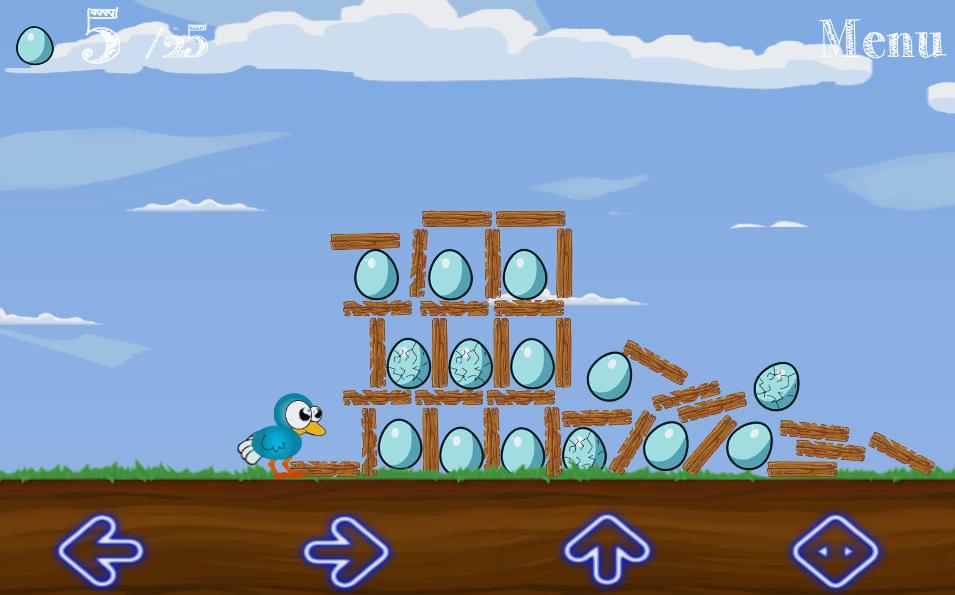Open the Menu in the top corner

(881, 40)
